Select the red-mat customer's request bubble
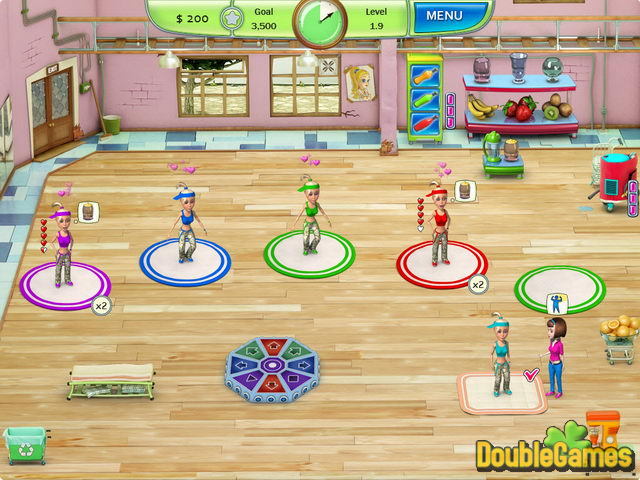The image size is (640, 480). tap(462, 190)
